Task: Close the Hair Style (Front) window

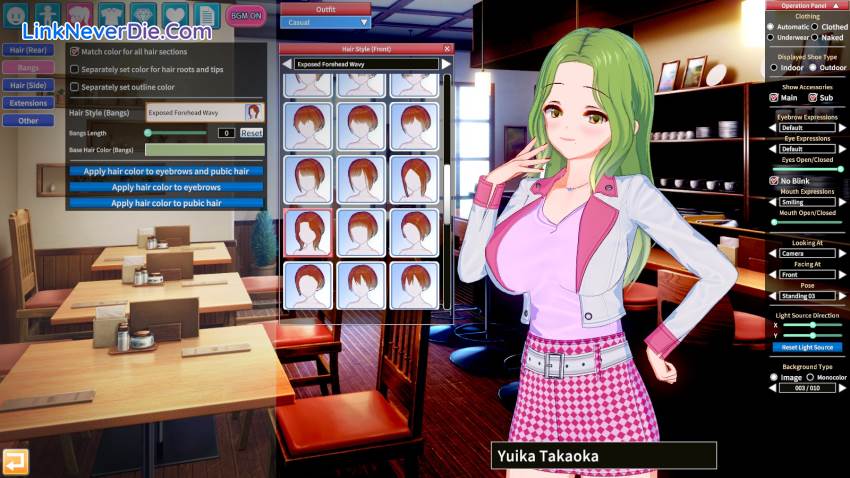Action: [447, 48]
